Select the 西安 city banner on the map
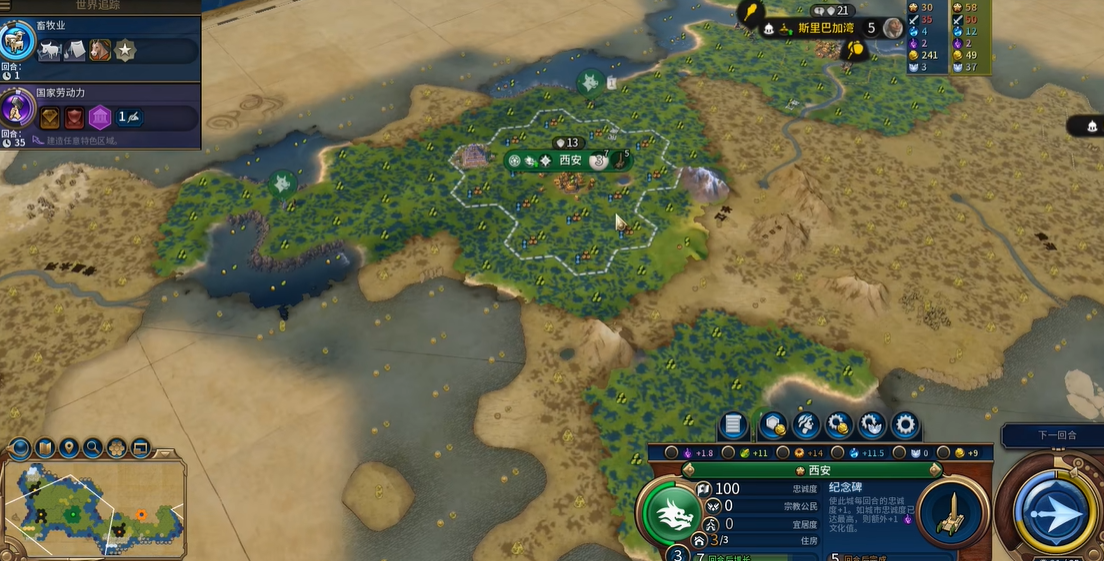 (570, 160)
